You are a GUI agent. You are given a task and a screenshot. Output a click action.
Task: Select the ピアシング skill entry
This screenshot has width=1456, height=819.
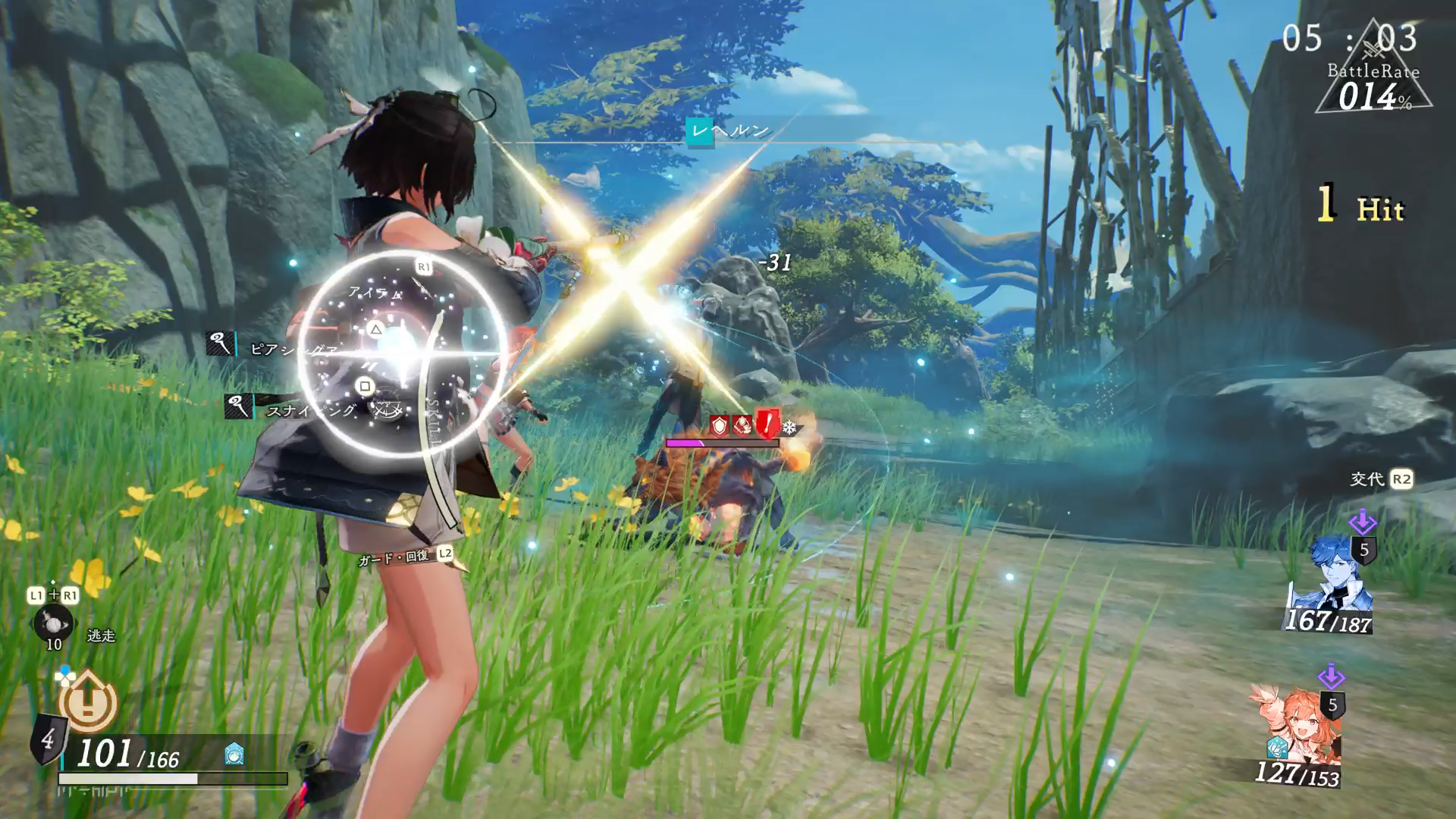(x=292, y=349)
